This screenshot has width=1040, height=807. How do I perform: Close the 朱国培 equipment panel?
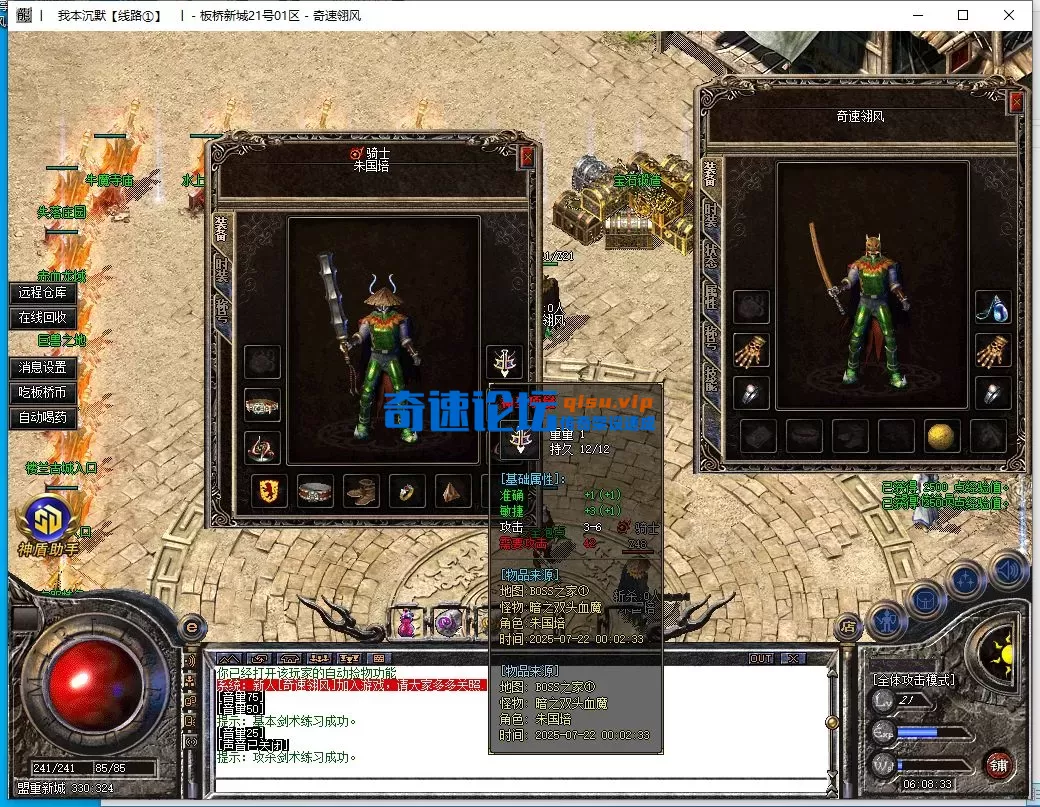(527, 156)
